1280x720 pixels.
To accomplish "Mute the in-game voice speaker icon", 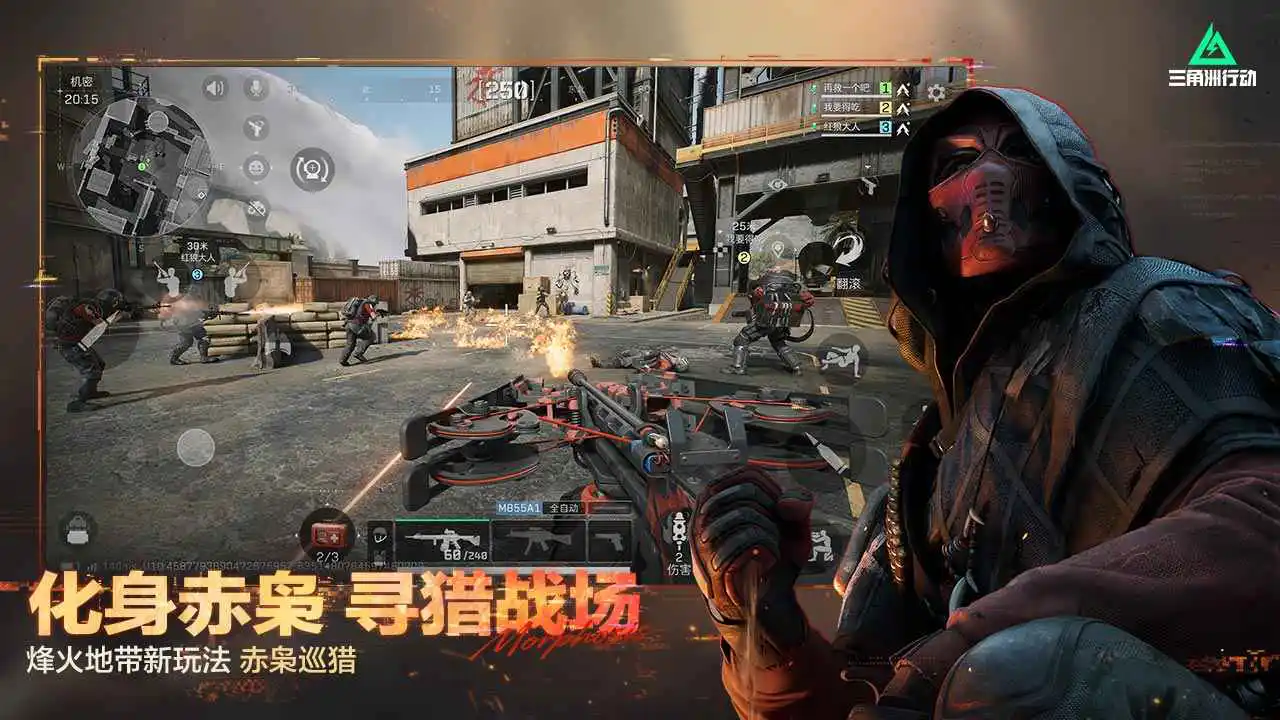I will point(214,89).
